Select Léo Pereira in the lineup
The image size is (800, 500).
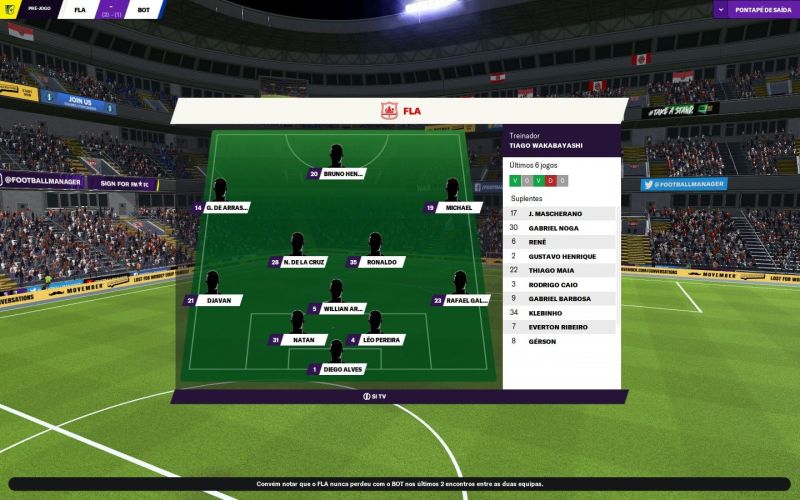coord(380,340)
